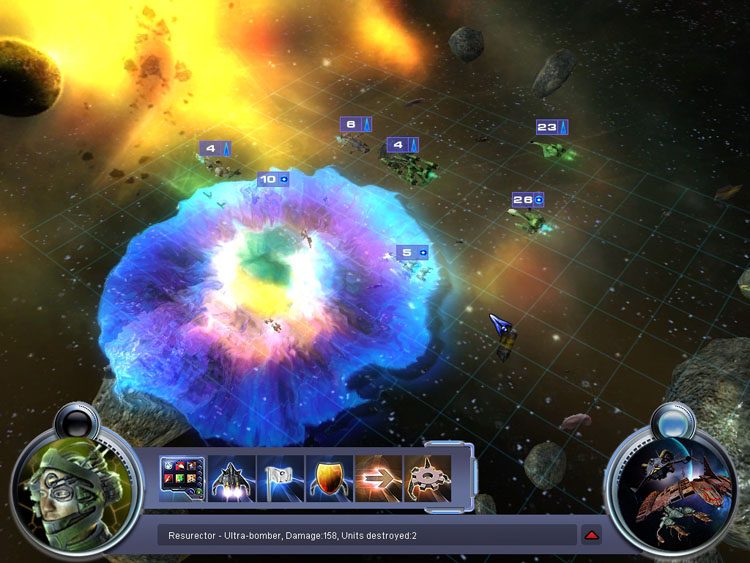The image size is (750, 563).
Task: Select the fleet stack labeled 26
Action: pos(527,200)
